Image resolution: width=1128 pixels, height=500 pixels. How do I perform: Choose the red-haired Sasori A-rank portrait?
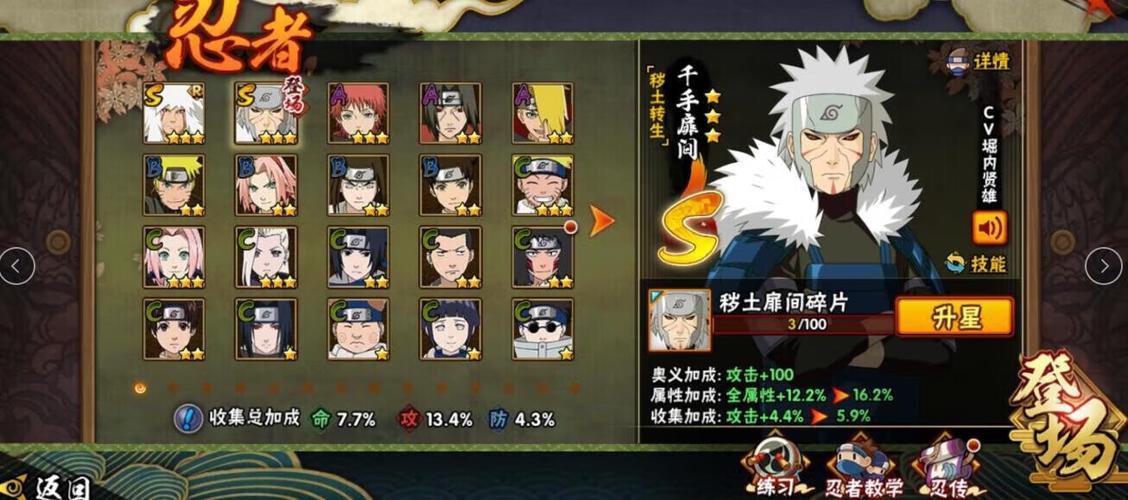pyautogui.click(x=357, y=112)
